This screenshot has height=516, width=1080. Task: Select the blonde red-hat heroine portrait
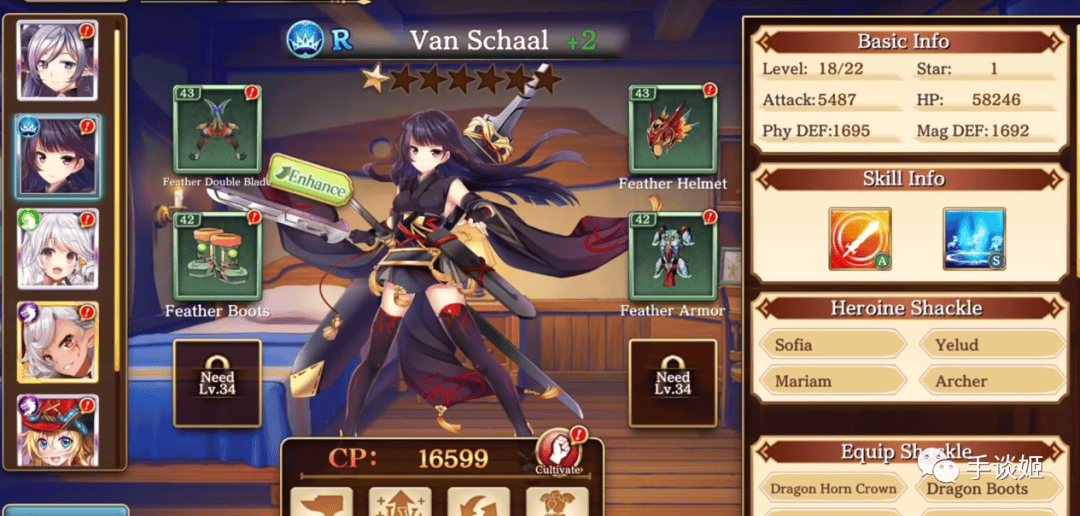(57, 430)
